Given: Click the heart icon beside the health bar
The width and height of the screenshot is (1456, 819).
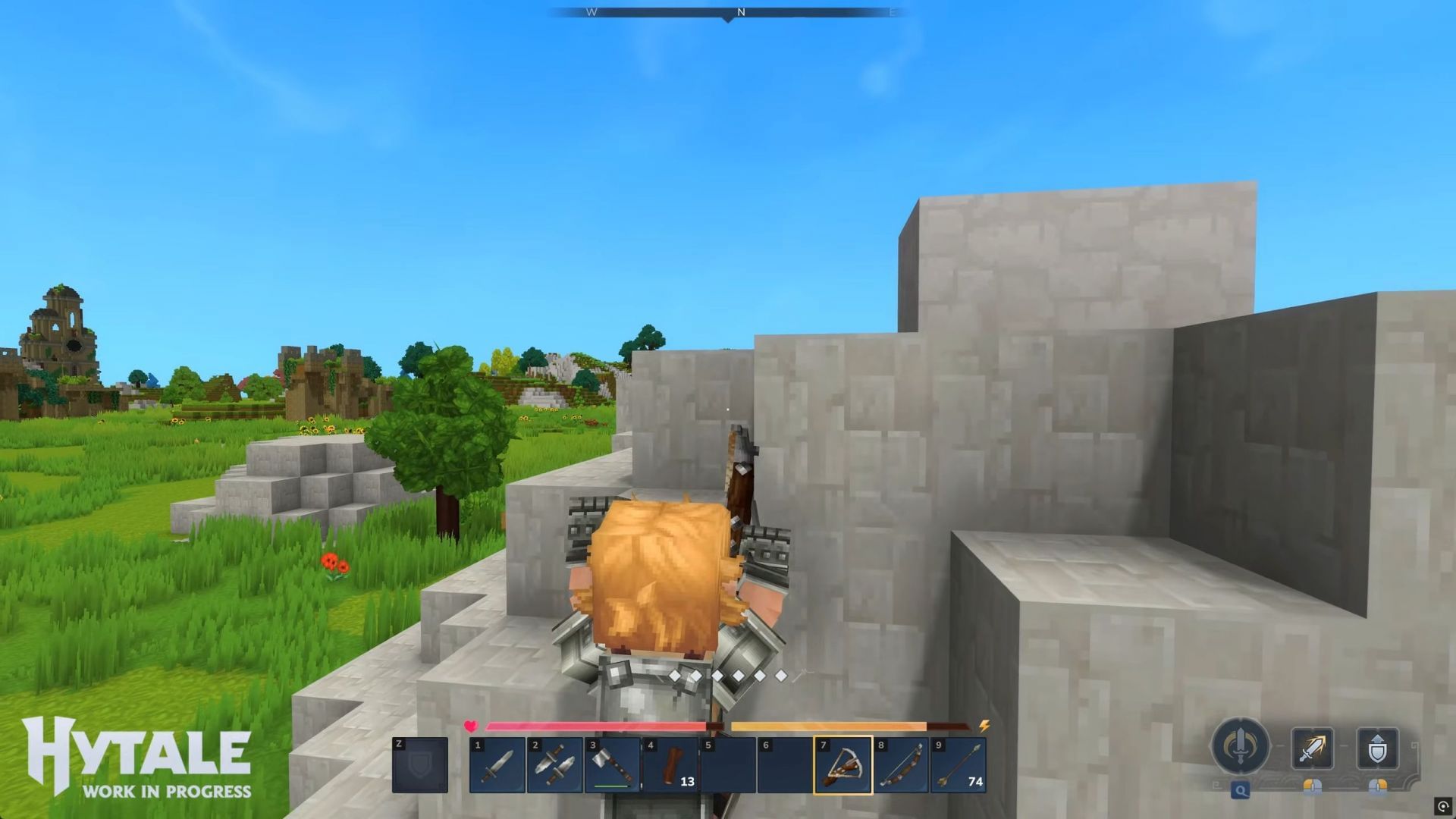Looking at the screenshot, I should (470, 725).
